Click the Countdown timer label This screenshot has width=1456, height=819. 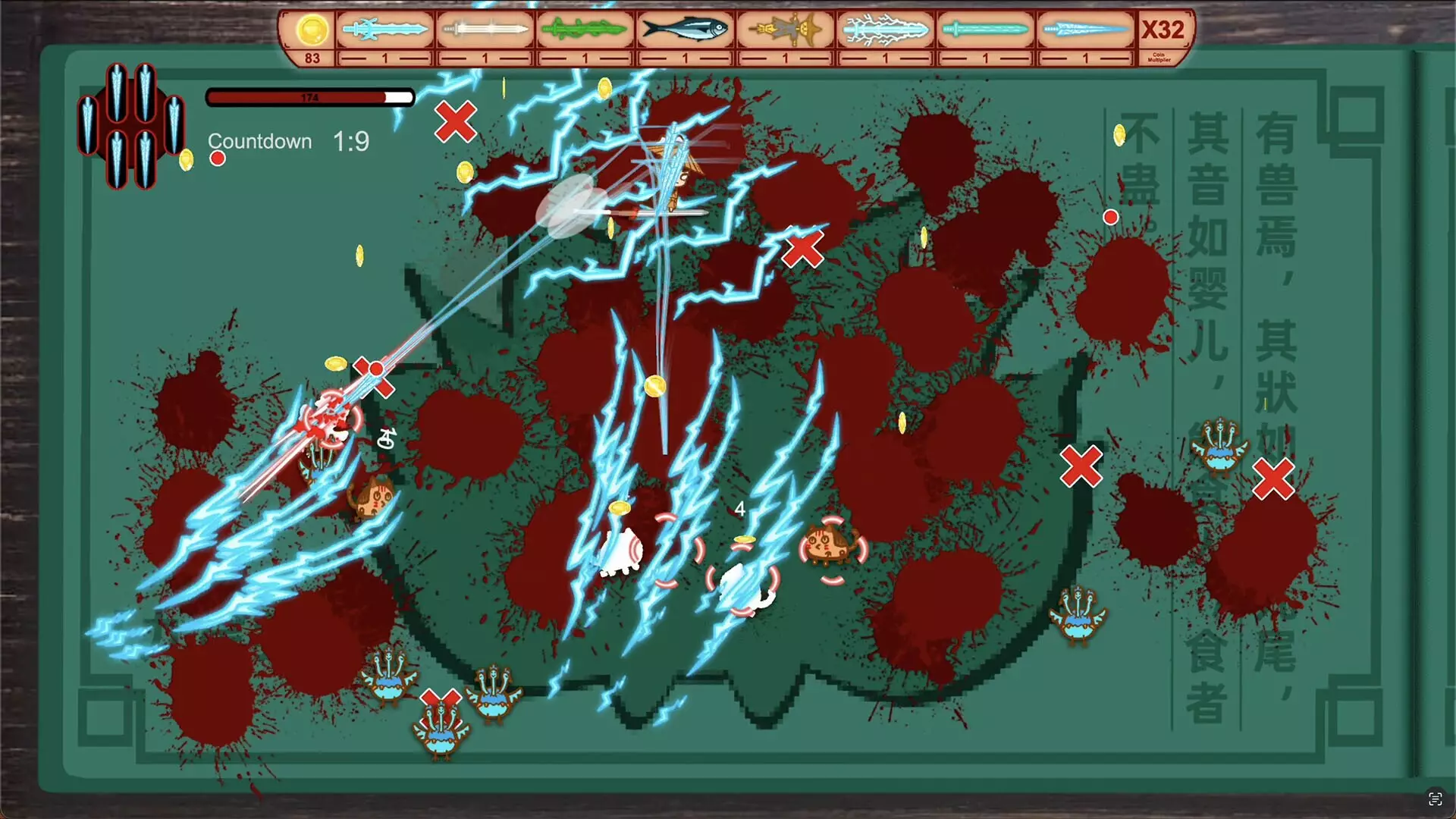click(x=260, y=141)
